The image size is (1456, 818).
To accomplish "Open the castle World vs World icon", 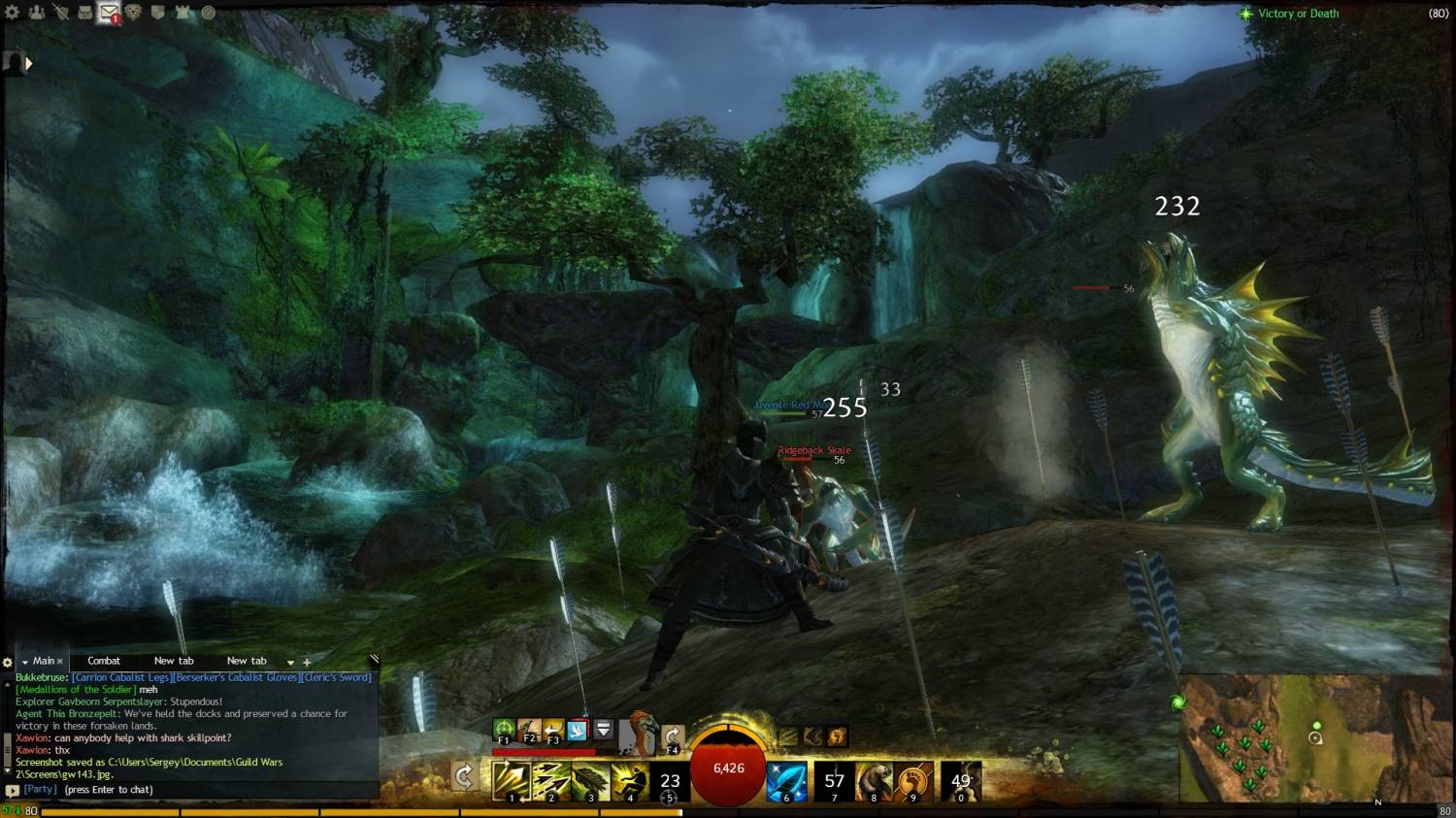I will click(x=183, y=14).
